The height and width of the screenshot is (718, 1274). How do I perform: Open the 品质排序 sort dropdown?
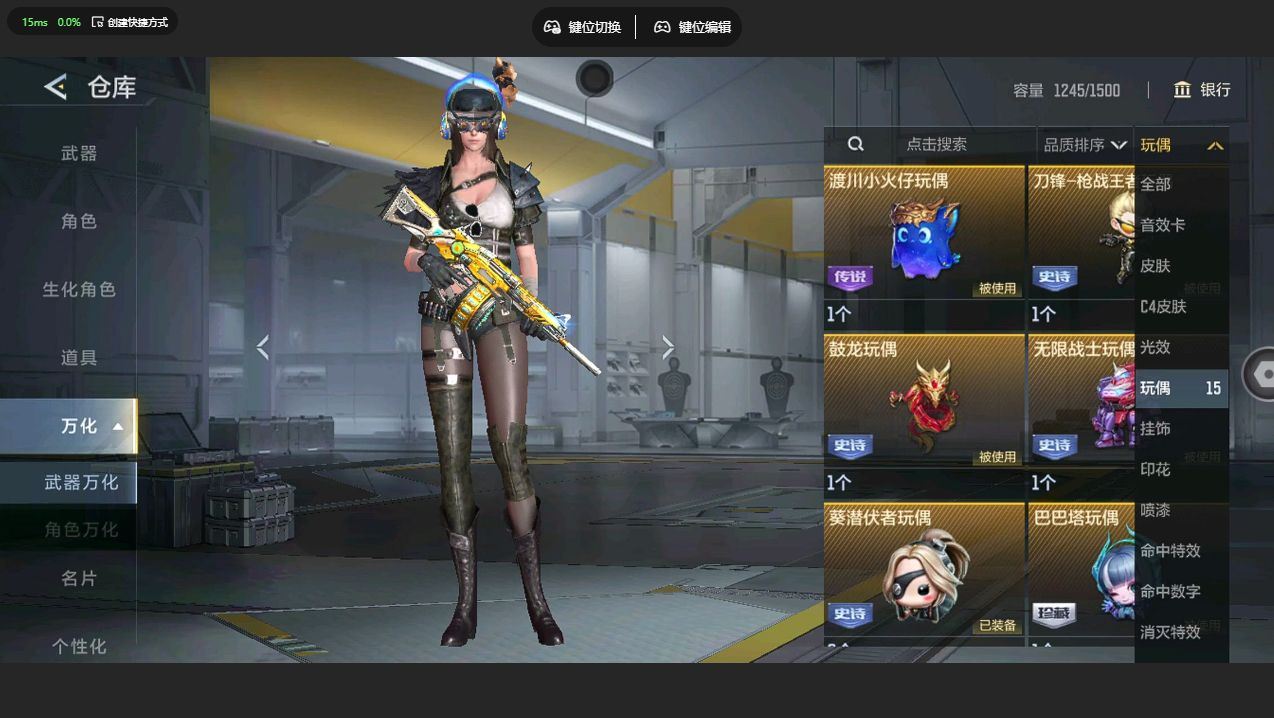click(1084, 145)
